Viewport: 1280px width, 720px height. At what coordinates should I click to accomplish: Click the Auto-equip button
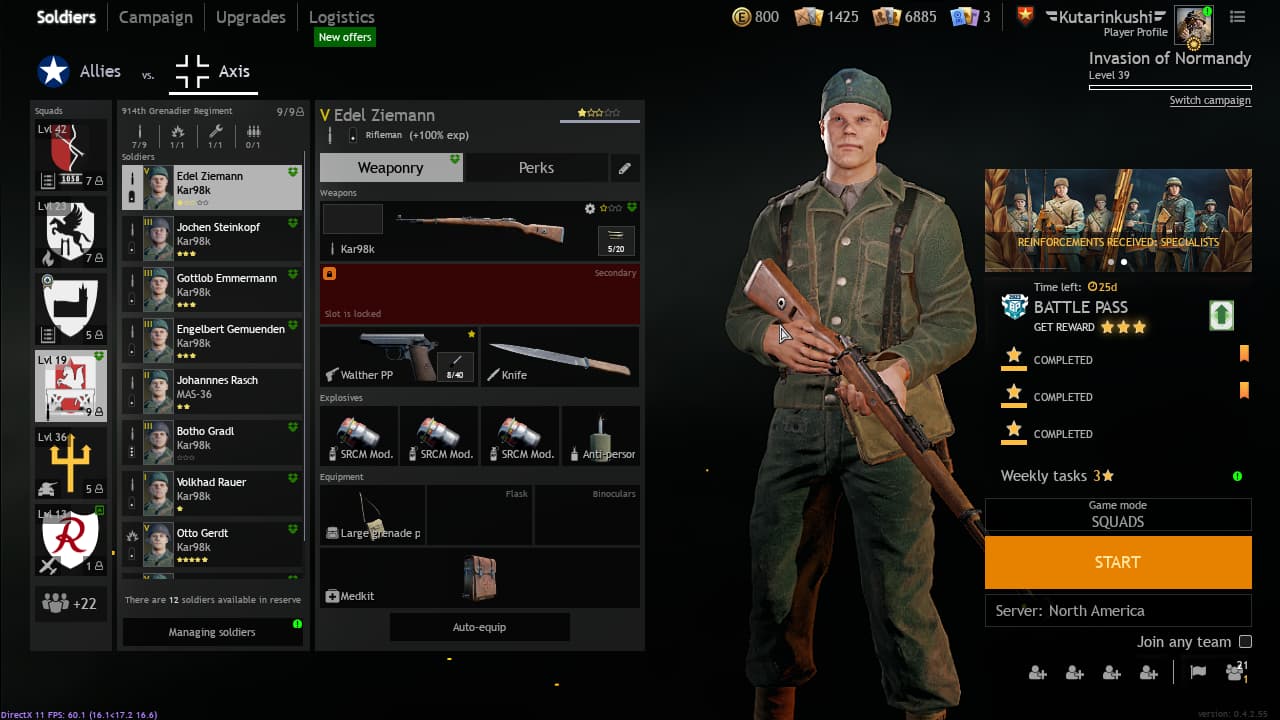click(479, 627)
